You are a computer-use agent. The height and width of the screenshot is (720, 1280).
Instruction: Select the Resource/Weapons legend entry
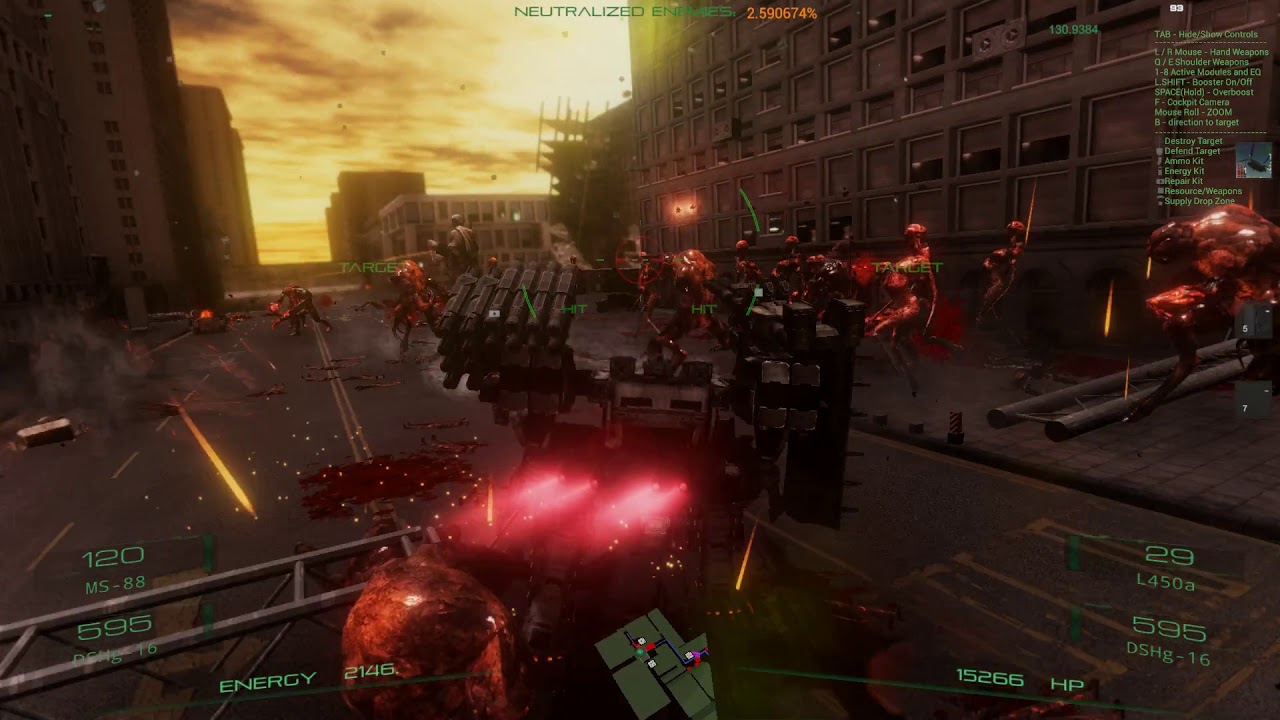pyautogui.click(x=1203, y=191)
